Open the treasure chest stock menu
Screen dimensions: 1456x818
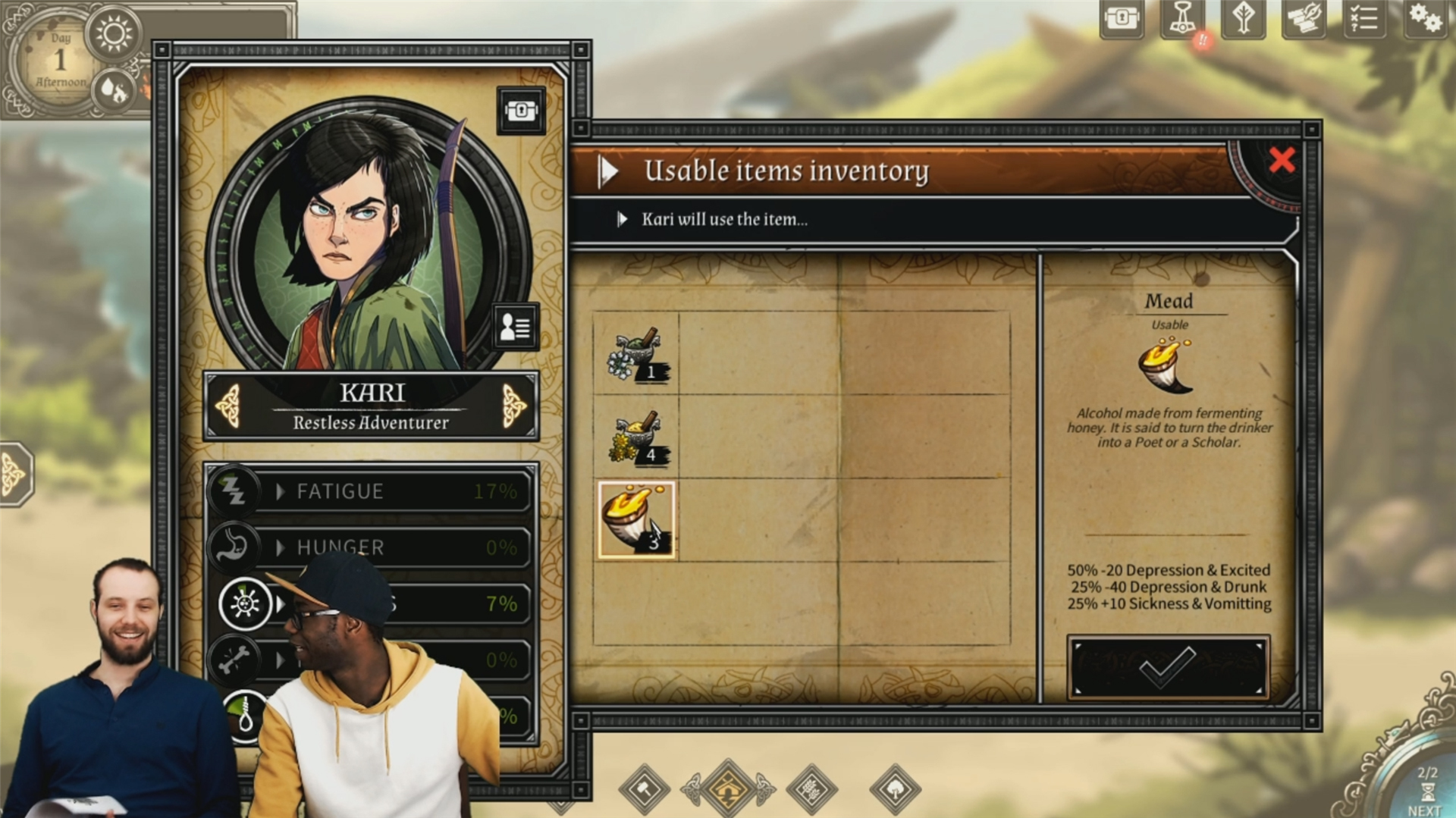[1122, 18]
